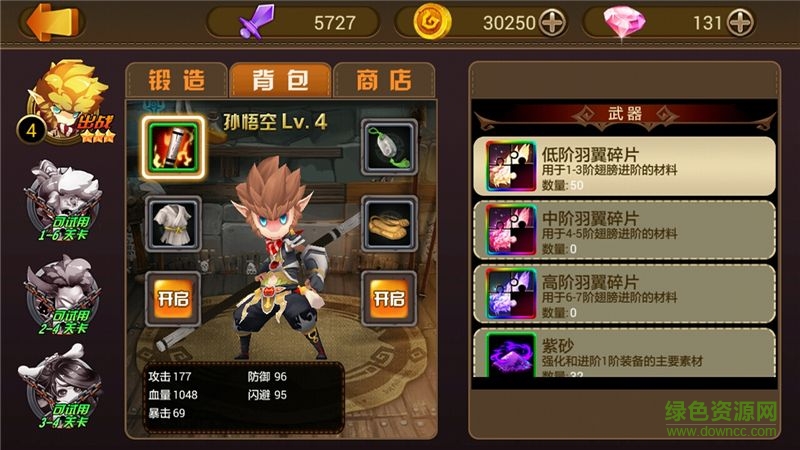Select the golden shoes equipment slot
The height and width of the screenshot is (450, 800).
click(x=389, y=223)
